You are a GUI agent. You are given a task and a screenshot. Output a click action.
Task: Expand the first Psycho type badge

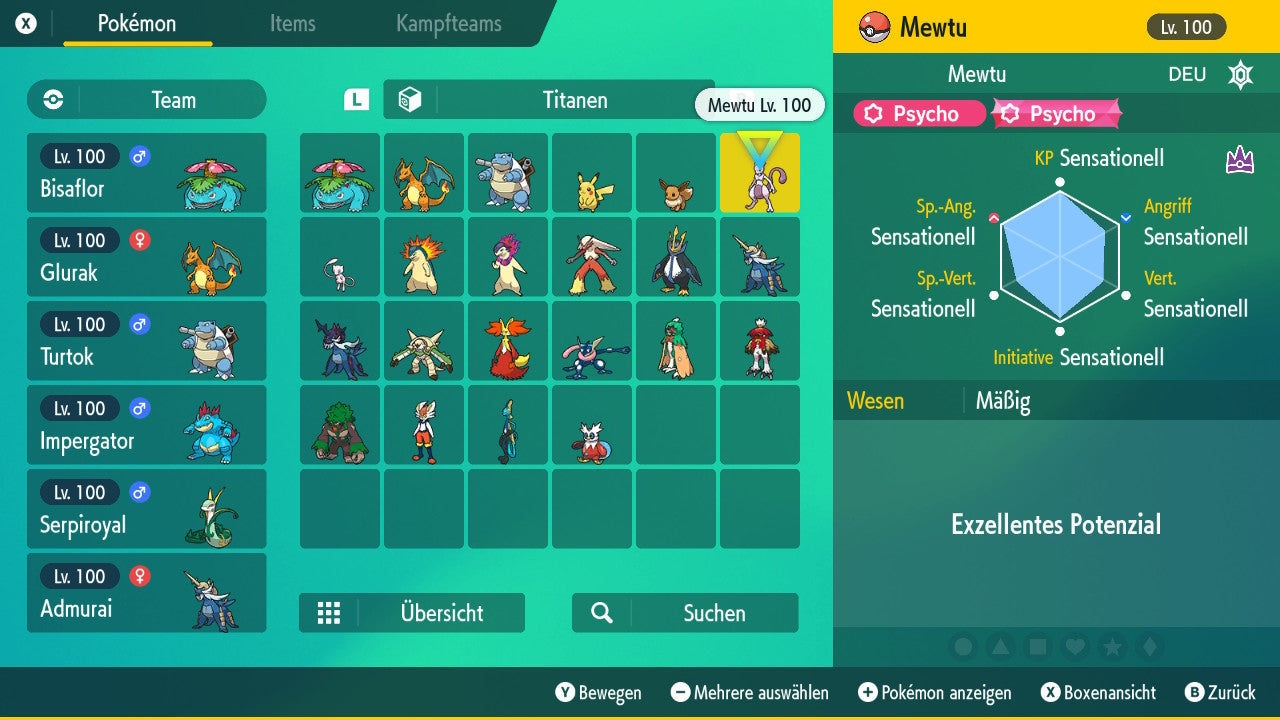[x=918, y=114]
